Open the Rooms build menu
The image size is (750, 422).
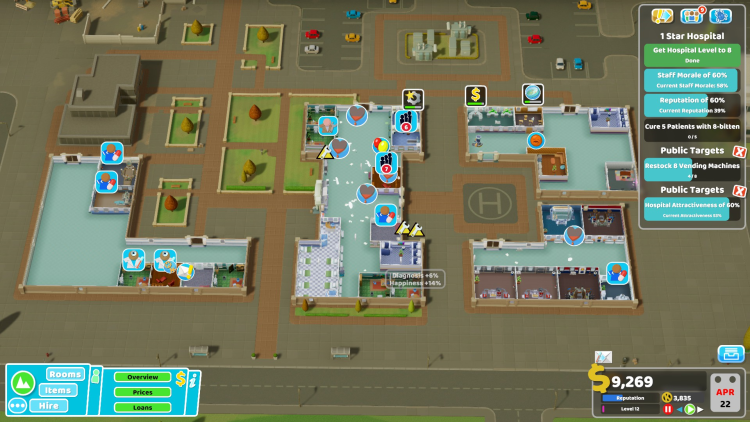[65, 374]
